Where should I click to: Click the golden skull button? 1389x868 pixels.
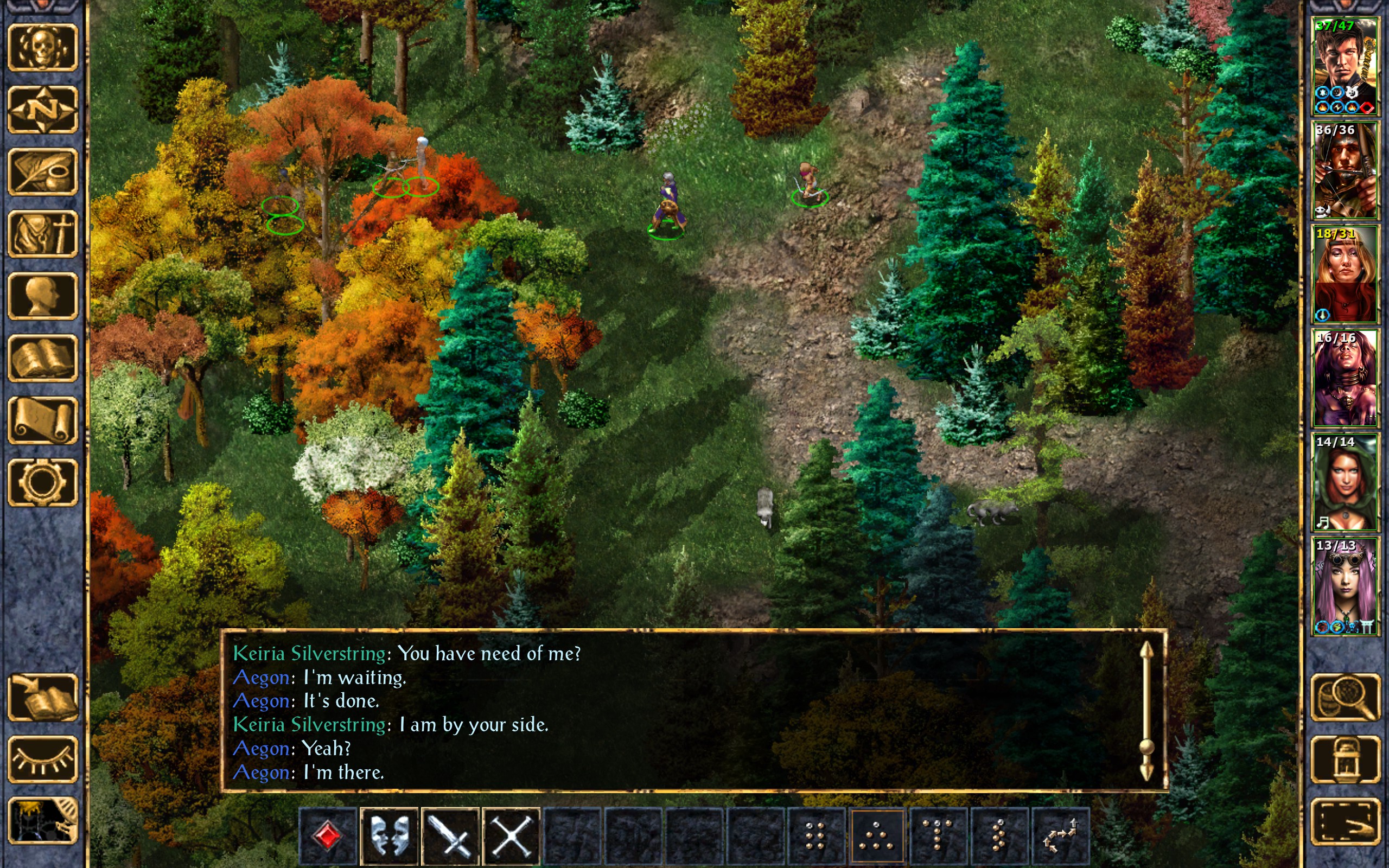tap(42, 48)
